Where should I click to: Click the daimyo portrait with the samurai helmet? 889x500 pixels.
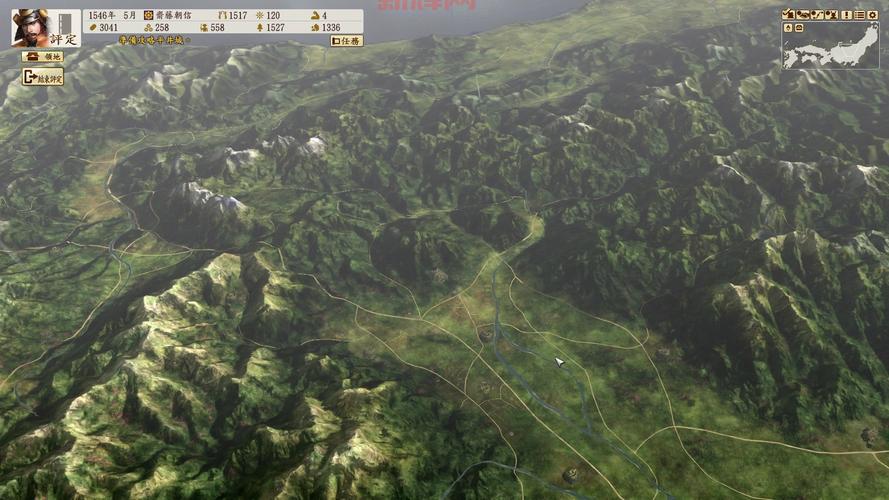(31, 27)
